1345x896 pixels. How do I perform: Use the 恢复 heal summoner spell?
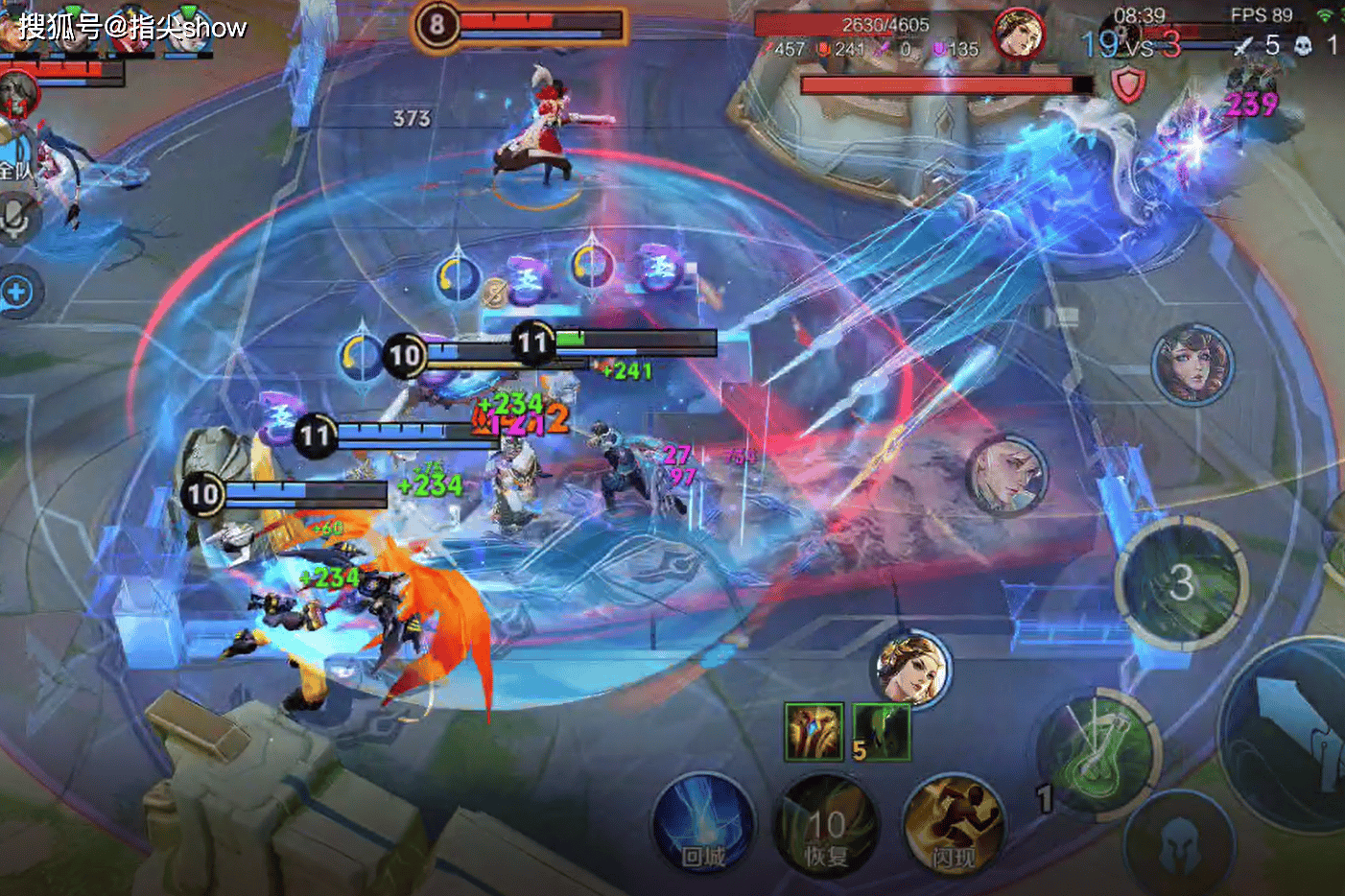pyautogui.click(x=825, y=824)
